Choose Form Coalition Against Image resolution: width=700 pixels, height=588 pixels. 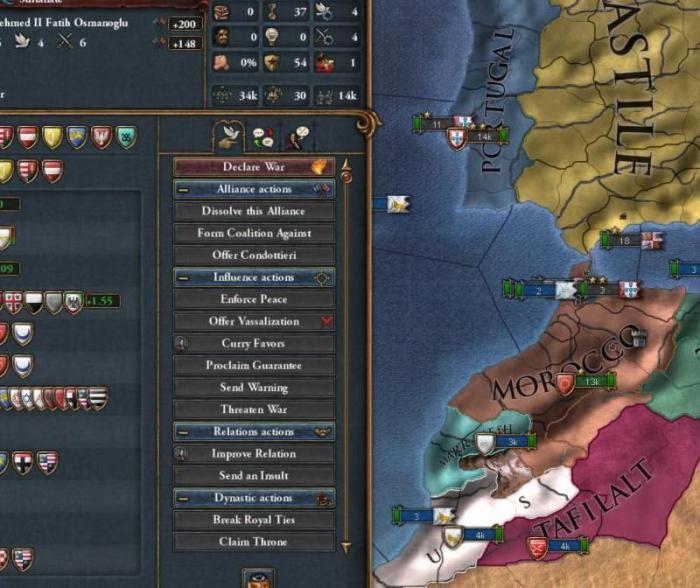pyautogui.click(x=254, y=233)
